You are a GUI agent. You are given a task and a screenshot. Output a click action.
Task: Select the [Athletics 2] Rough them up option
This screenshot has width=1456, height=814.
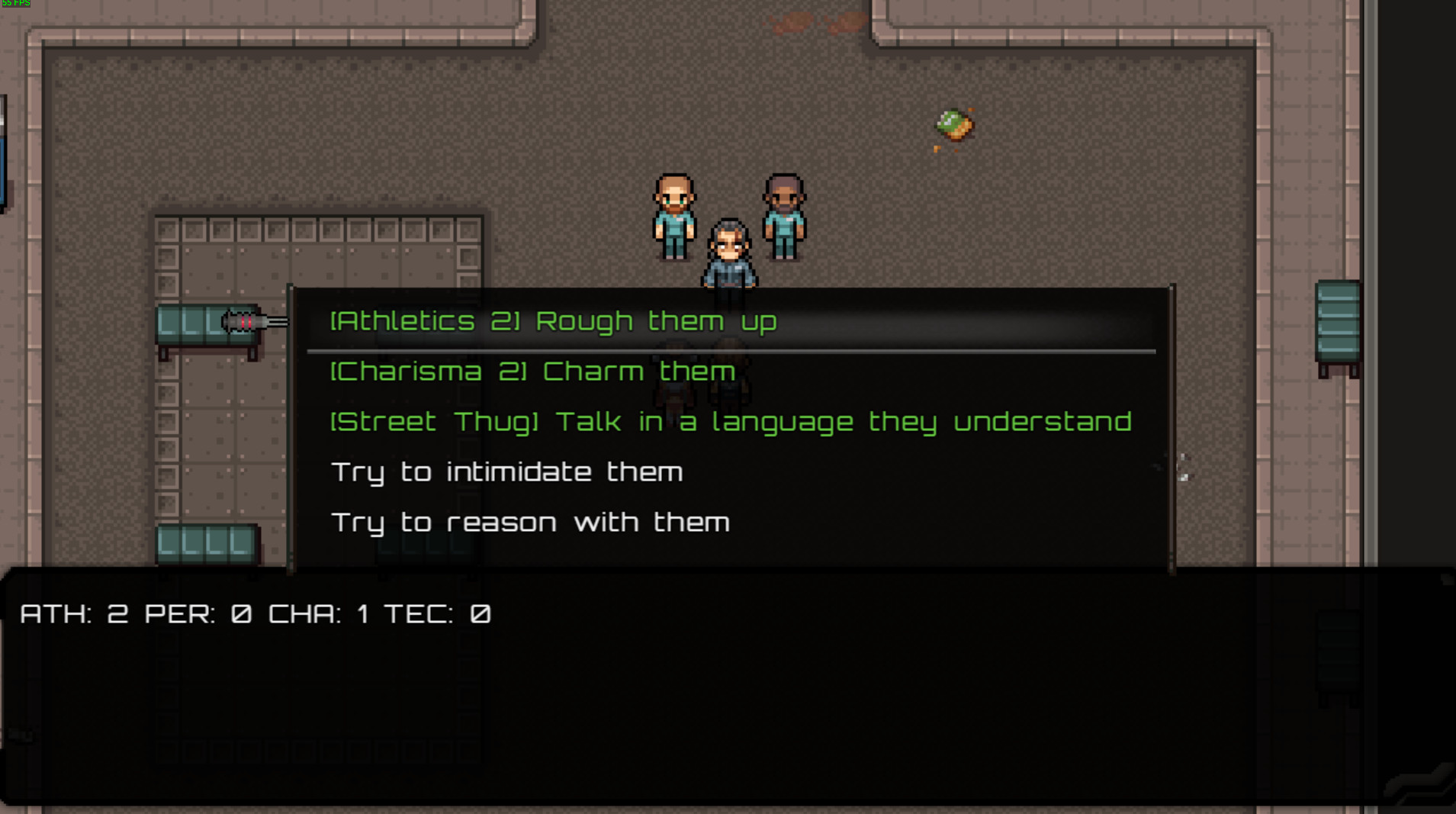(552, 320)
